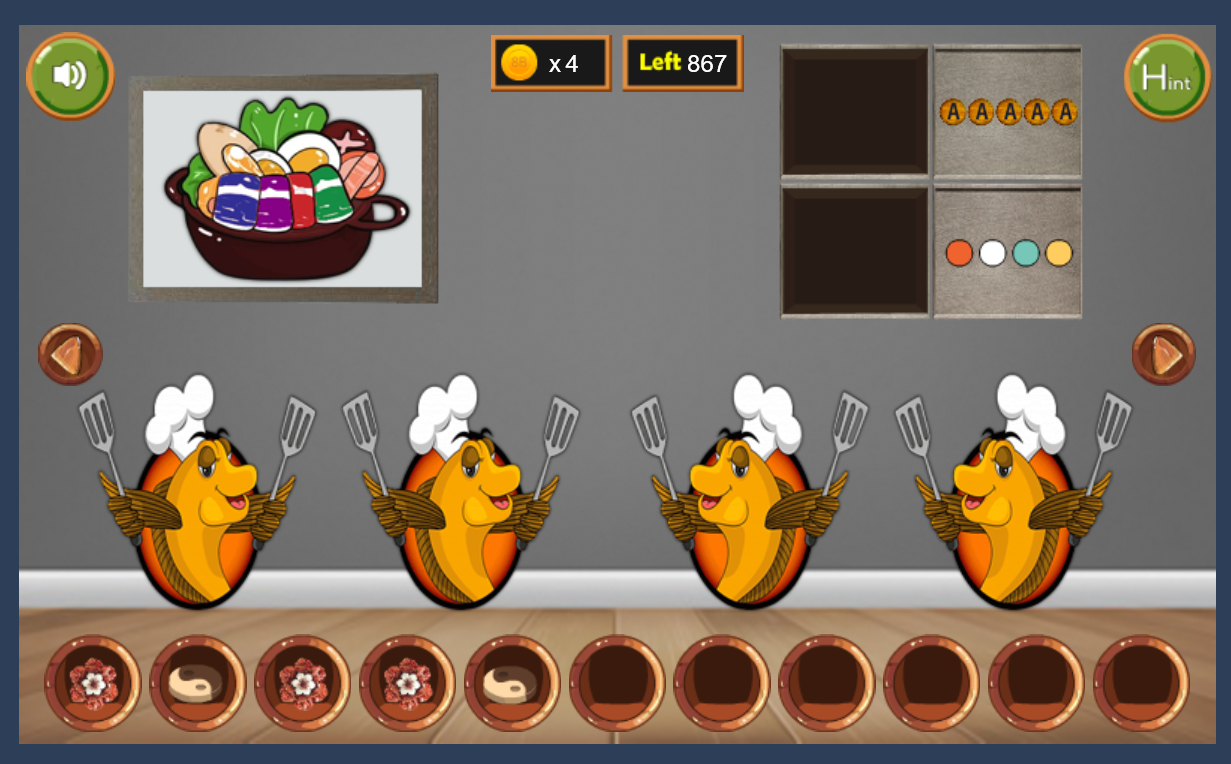The width and height of the screenshot is (1231, 764).
Task: Go to the previous room with left arrow
Action: 70,354
